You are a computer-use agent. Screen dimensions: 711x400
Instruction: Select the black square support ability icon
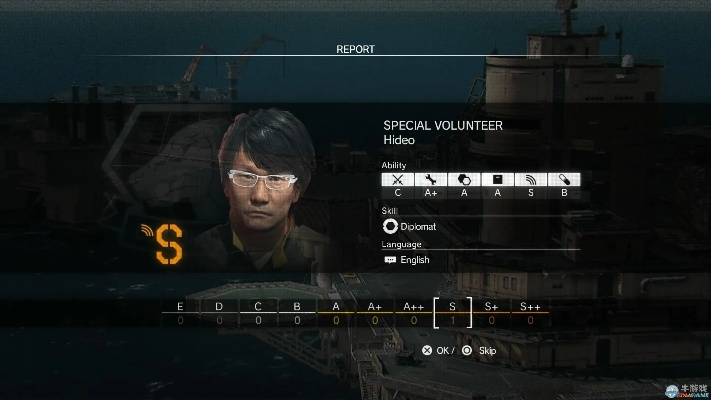point(497,180)
